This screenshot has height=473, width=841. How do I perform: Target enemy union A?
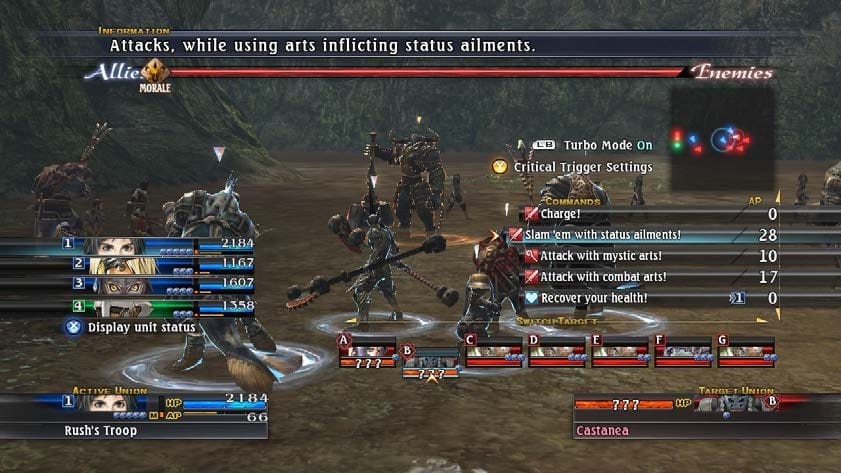pos(368,353)
